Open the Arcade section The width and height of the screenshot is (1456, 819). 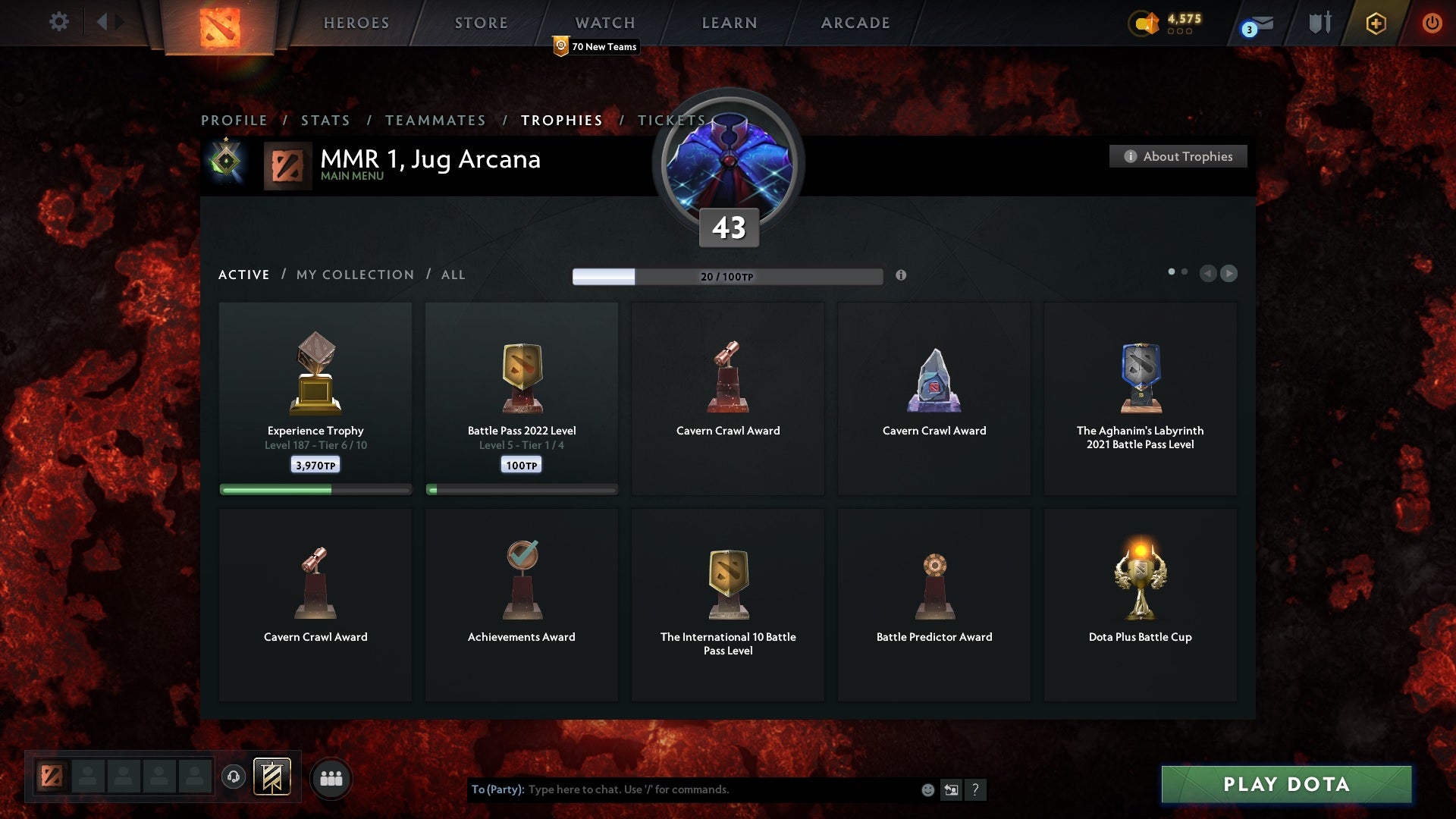(x=855, y=24)
